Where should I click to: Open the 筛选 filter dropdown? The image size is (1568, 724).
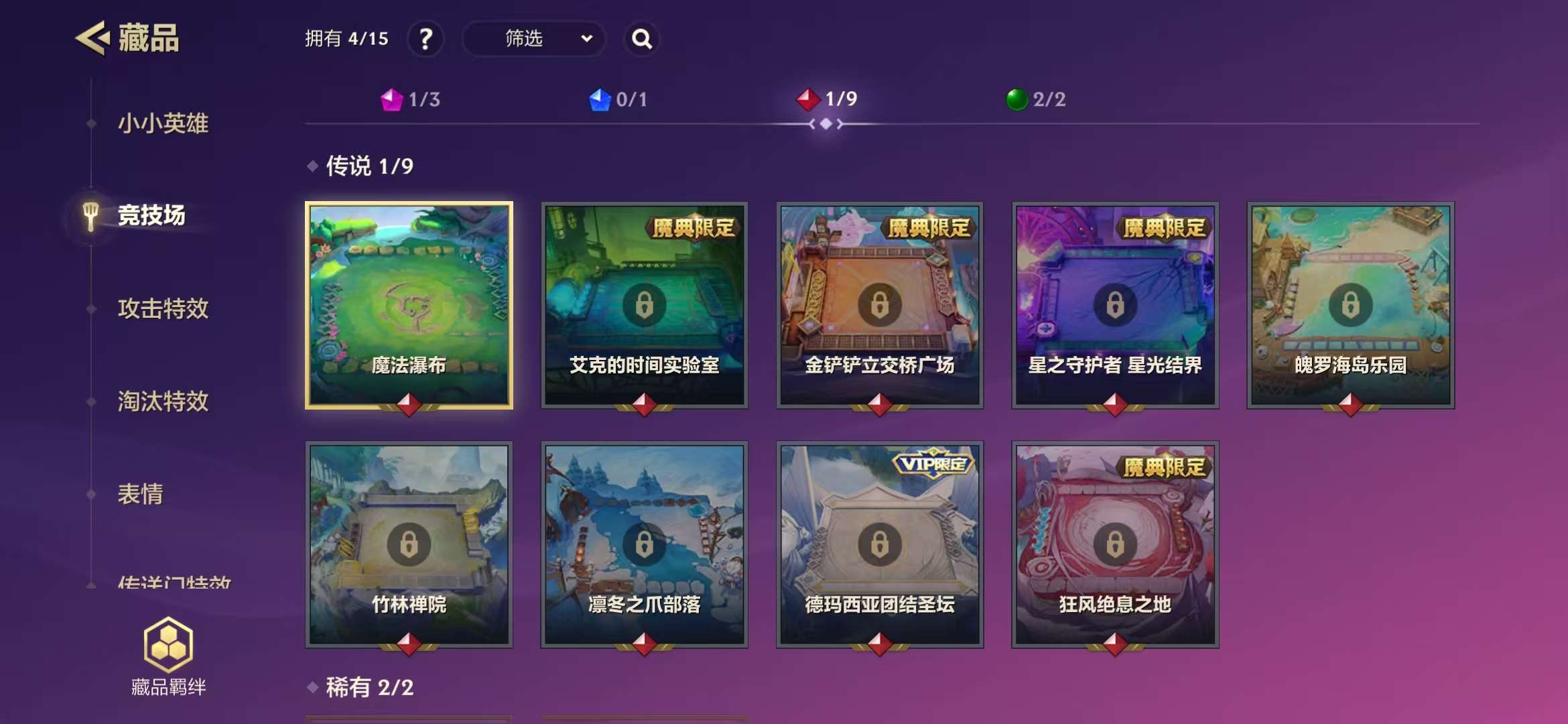(x=534, y=39)
